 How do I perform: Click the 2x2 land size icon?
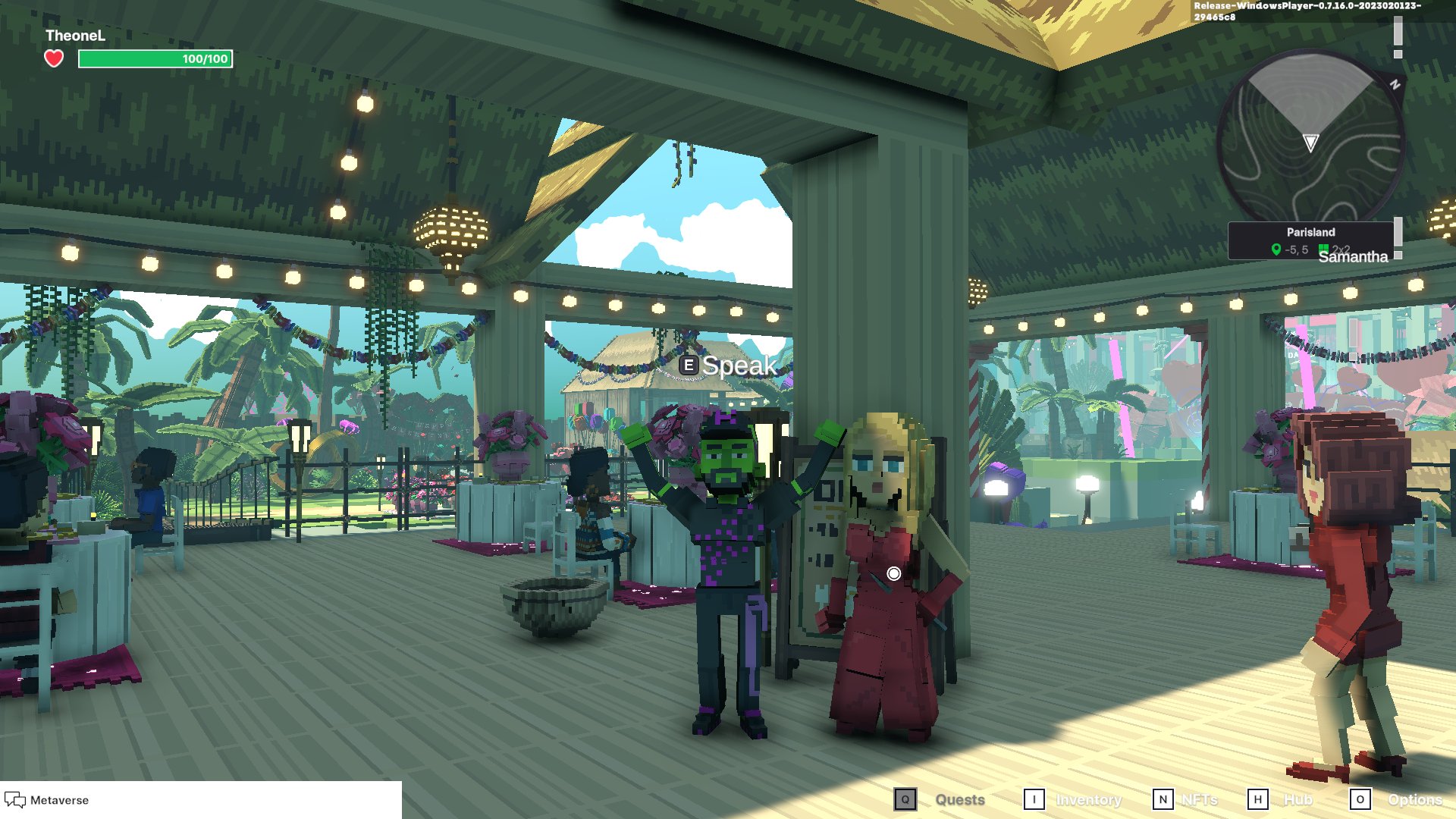click(1323, 247)
